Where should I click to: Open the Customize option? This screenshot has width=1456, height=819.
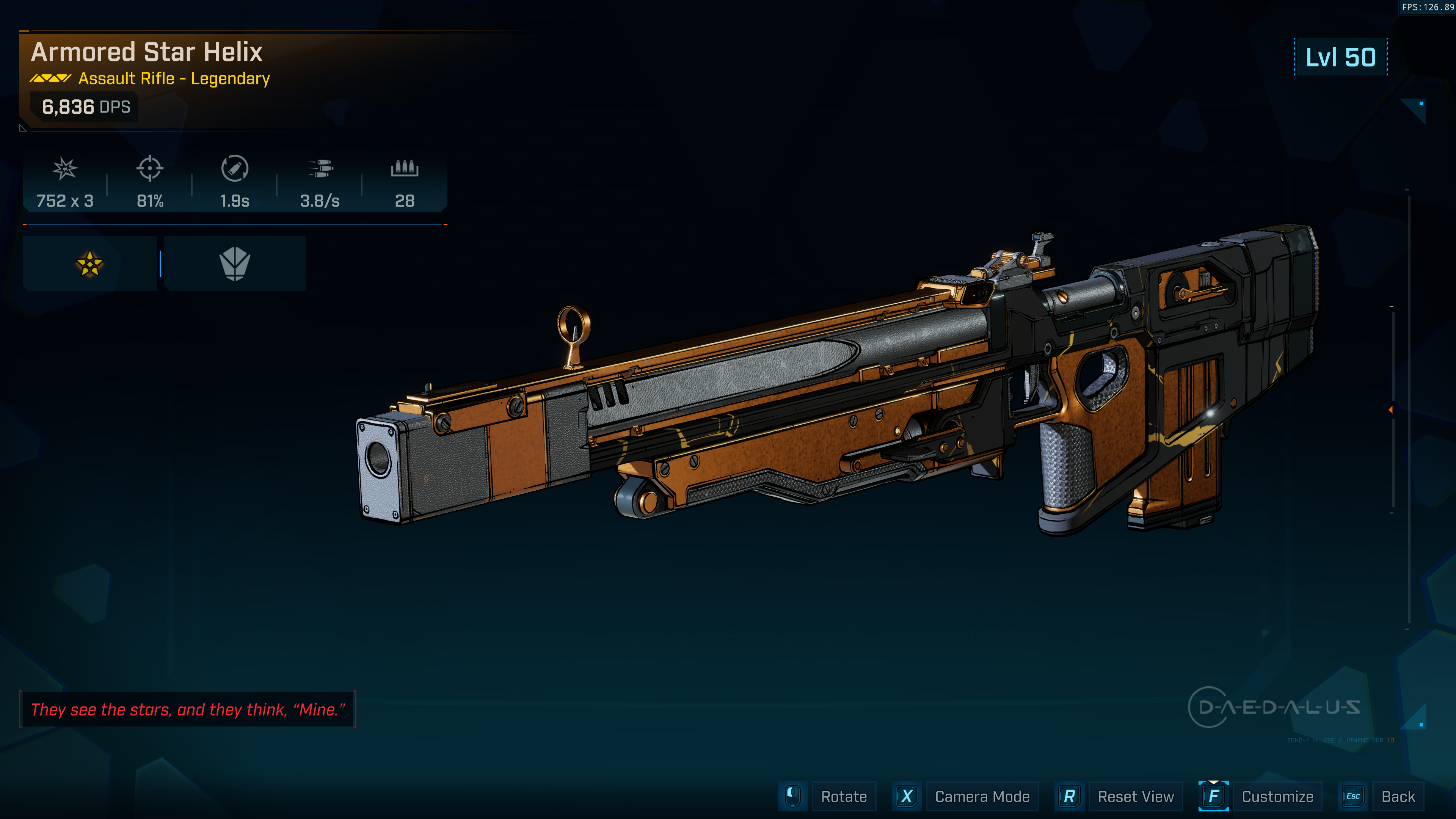1277,796
